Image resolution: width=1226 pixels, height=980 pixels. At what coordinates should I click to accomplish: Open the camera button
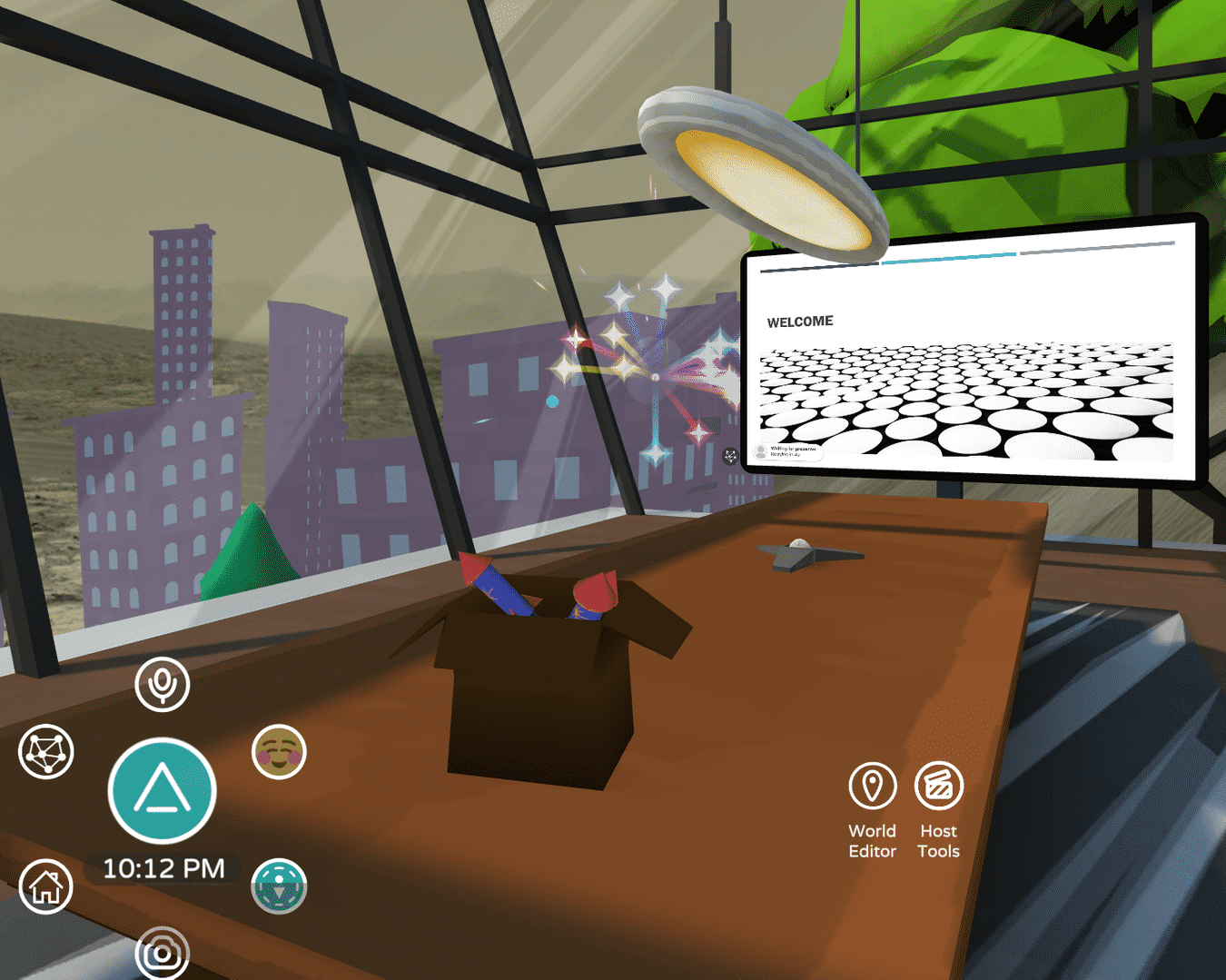tap(163, 954)
